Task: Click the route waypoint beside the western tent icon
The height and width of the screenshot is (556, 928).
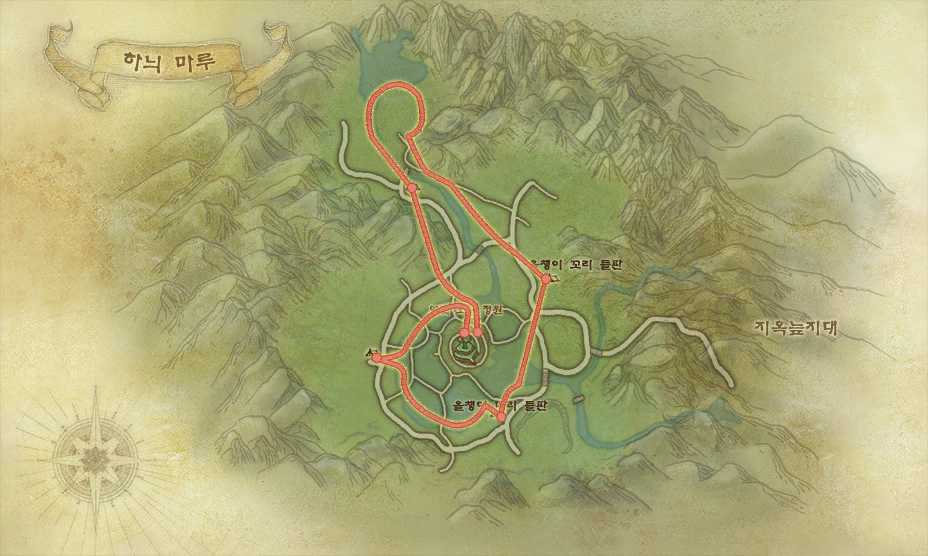Action: pos(378,359)
